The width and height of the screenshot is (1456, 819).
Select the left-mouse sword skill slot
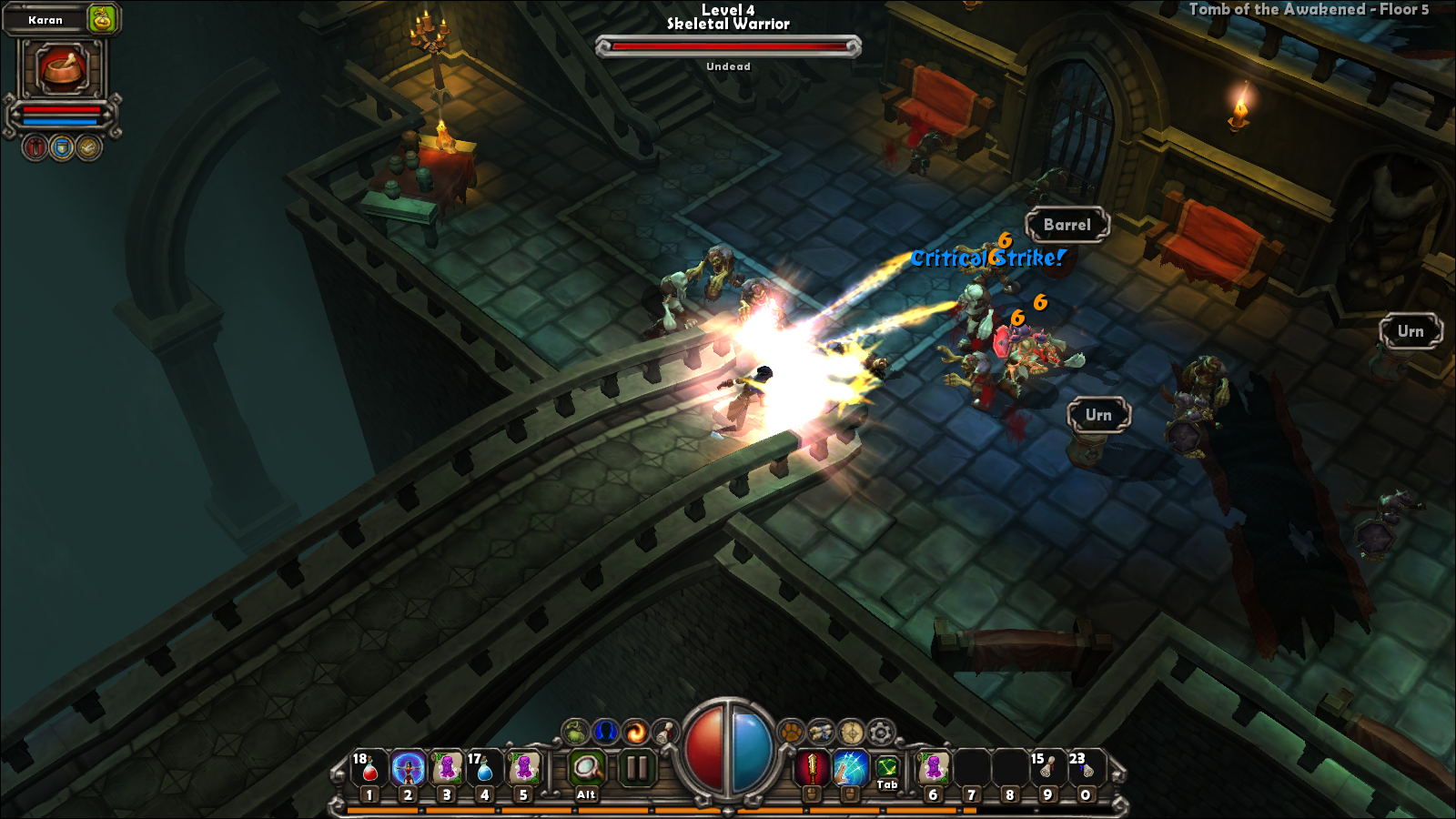(811, 769)
